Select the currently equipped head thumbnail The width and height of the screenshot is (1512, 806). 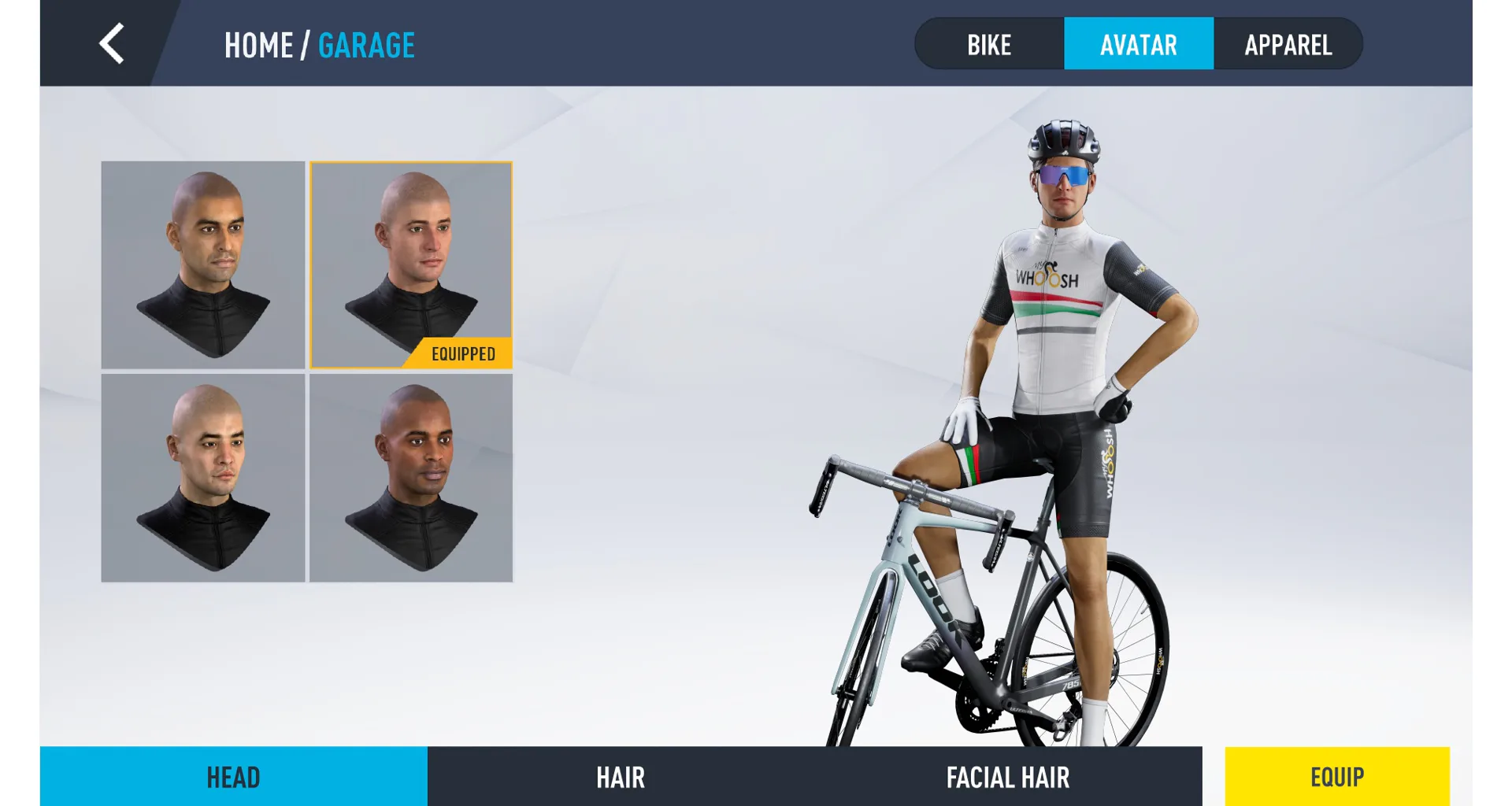tap(411, 264)
